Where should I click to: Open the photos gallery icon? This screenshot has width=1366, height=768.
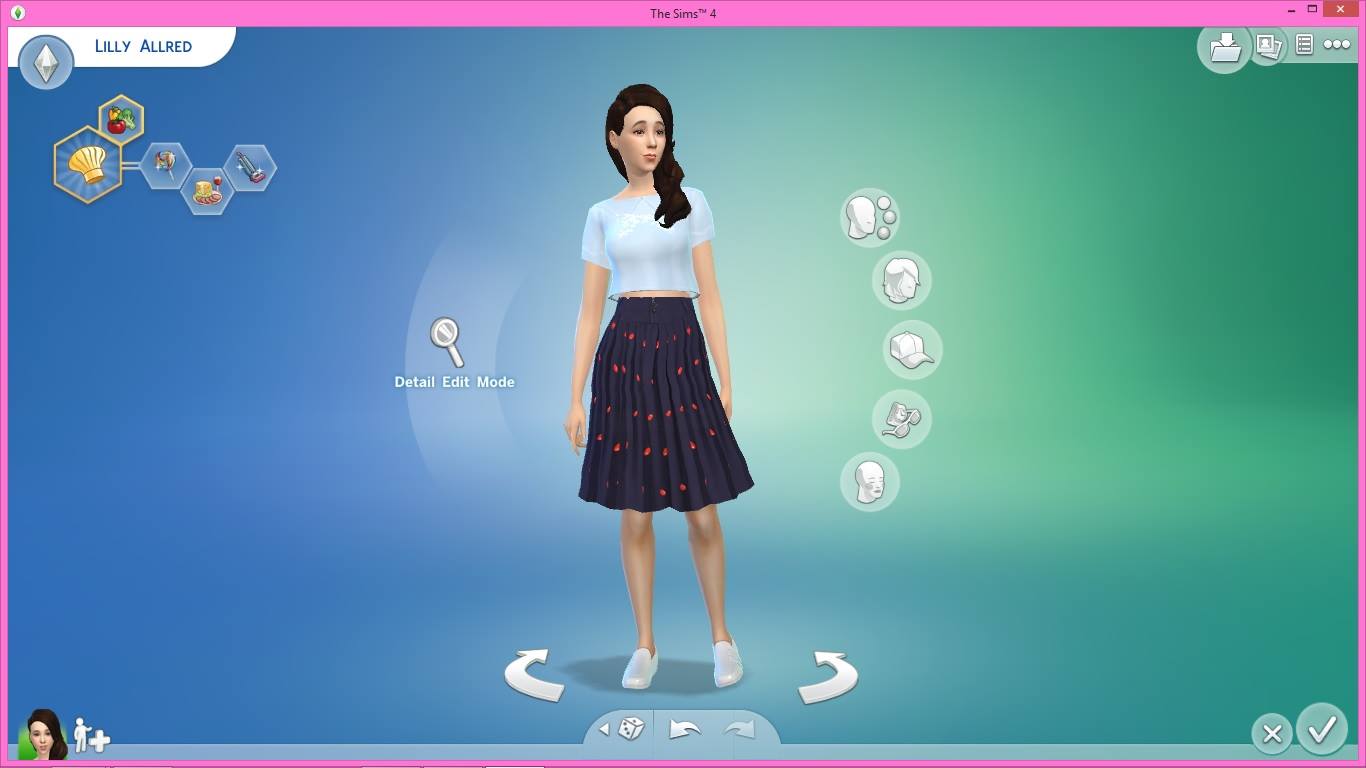tap(1266, 47)
